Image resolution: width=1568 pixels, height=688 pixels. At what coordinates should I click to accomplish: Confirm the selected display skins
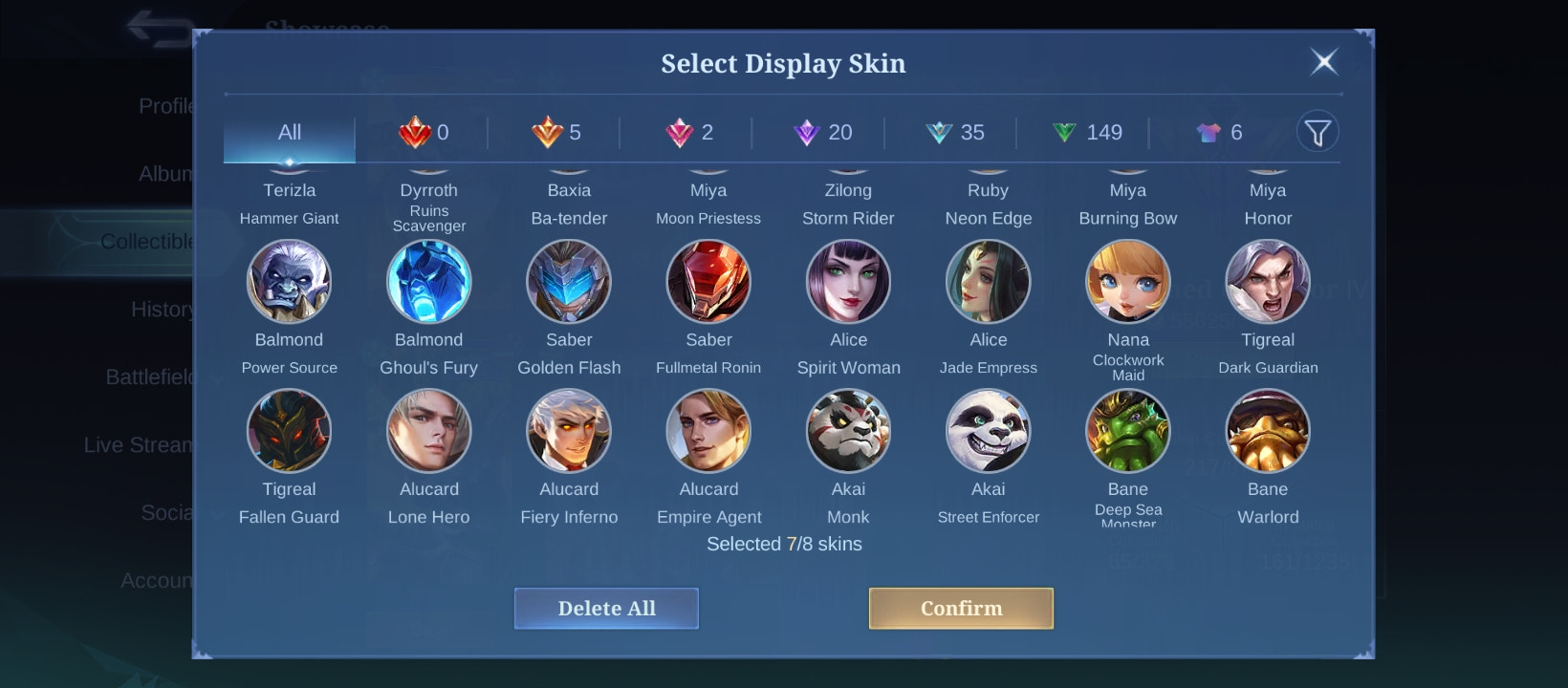pyautogui.click(x=961, y=609)
